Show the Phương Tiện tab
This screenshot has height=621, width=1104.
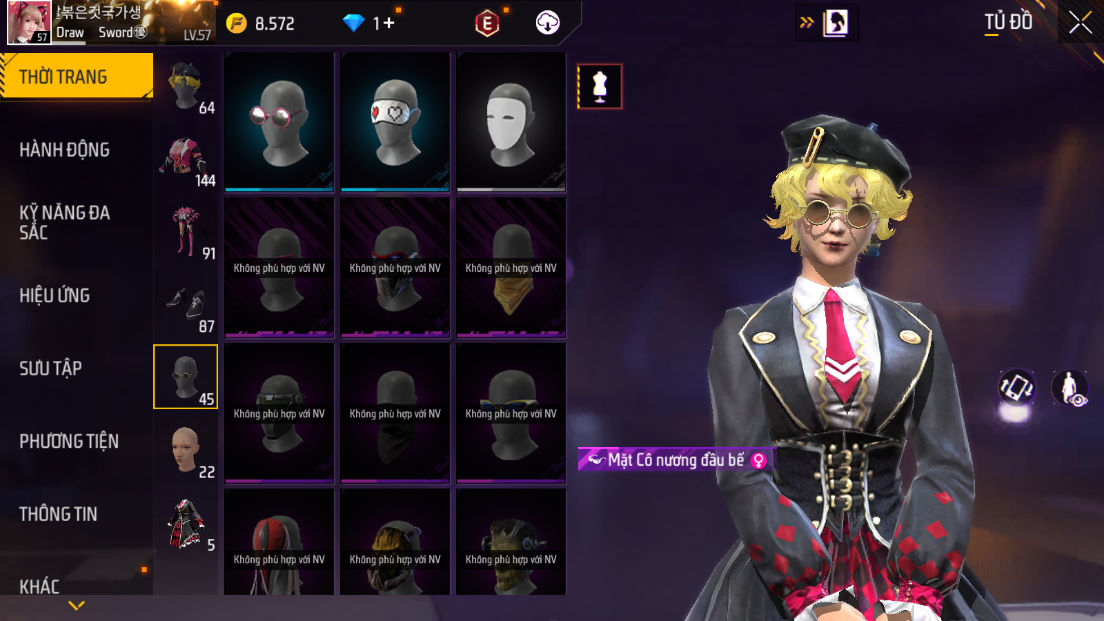69,441
